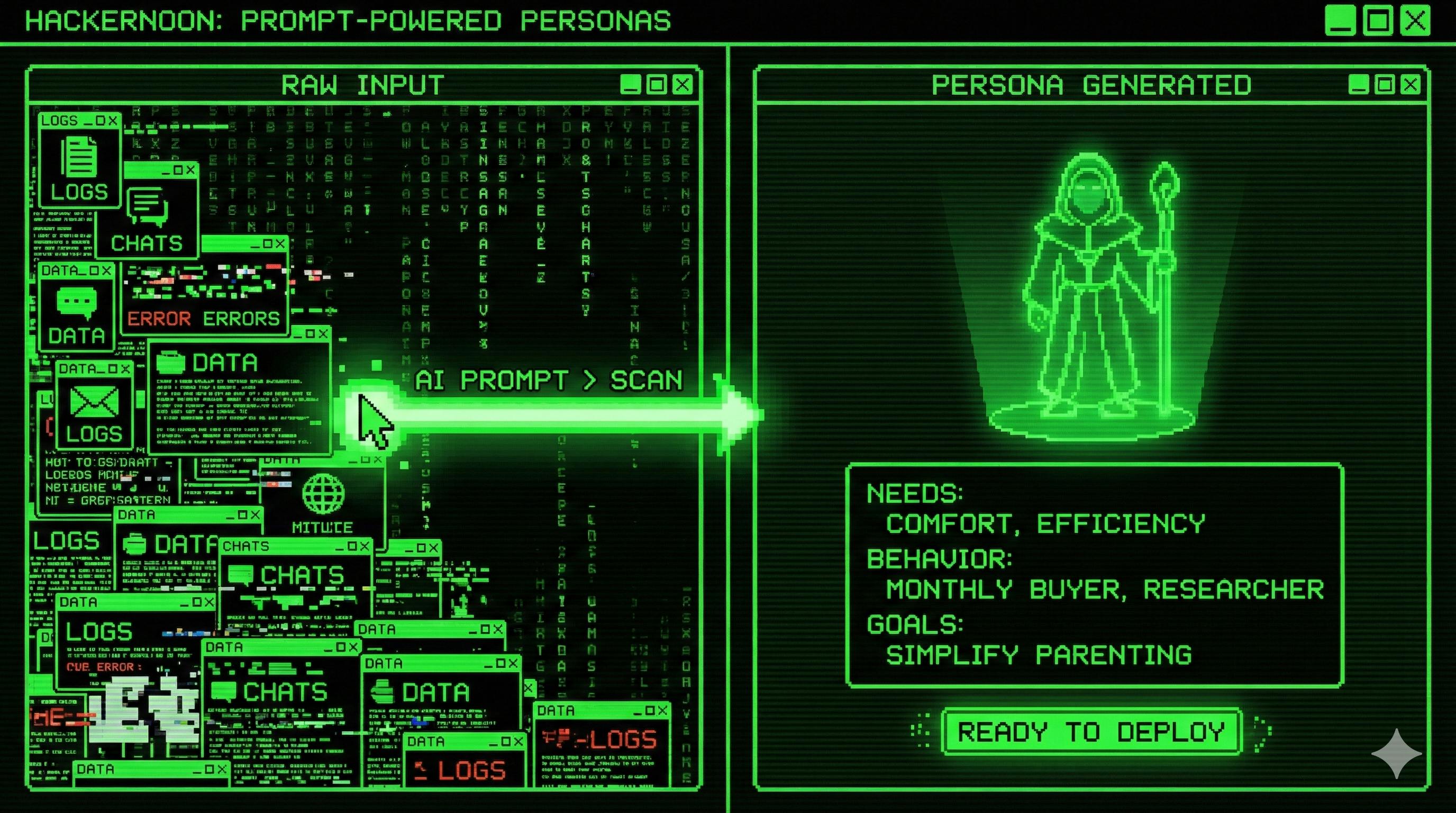The image size is (1456, 813).
Task: Maximize the RAW INPUT panel
Action: (x=657, y=85)
